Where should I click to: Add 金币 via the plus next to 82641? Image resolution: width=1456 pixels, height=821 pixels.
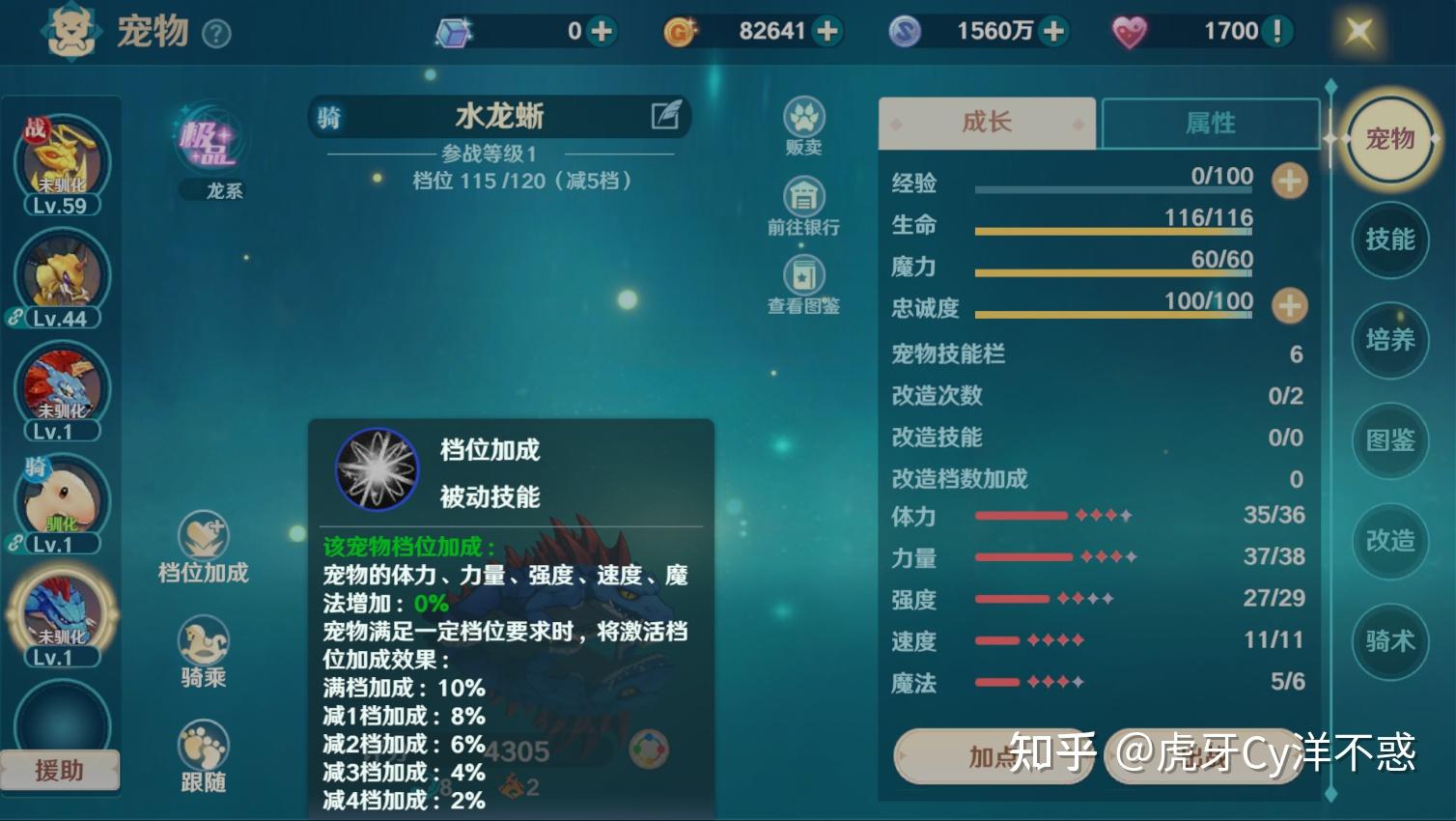[826, 30]
